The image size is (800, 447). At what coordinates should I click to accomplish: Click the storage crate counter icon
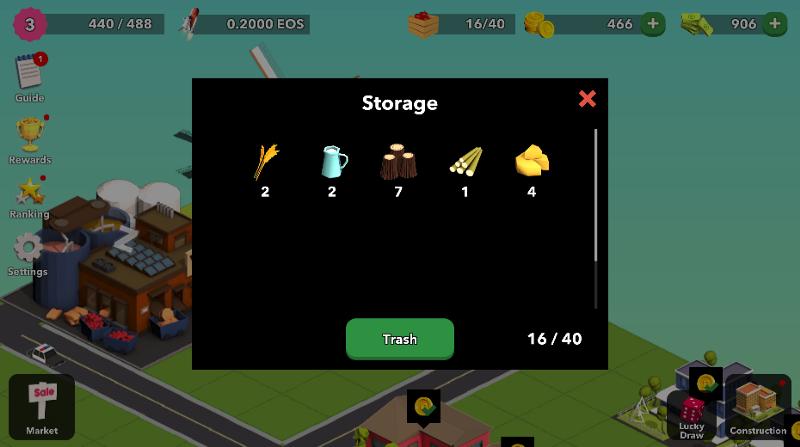tap(424, 23)
